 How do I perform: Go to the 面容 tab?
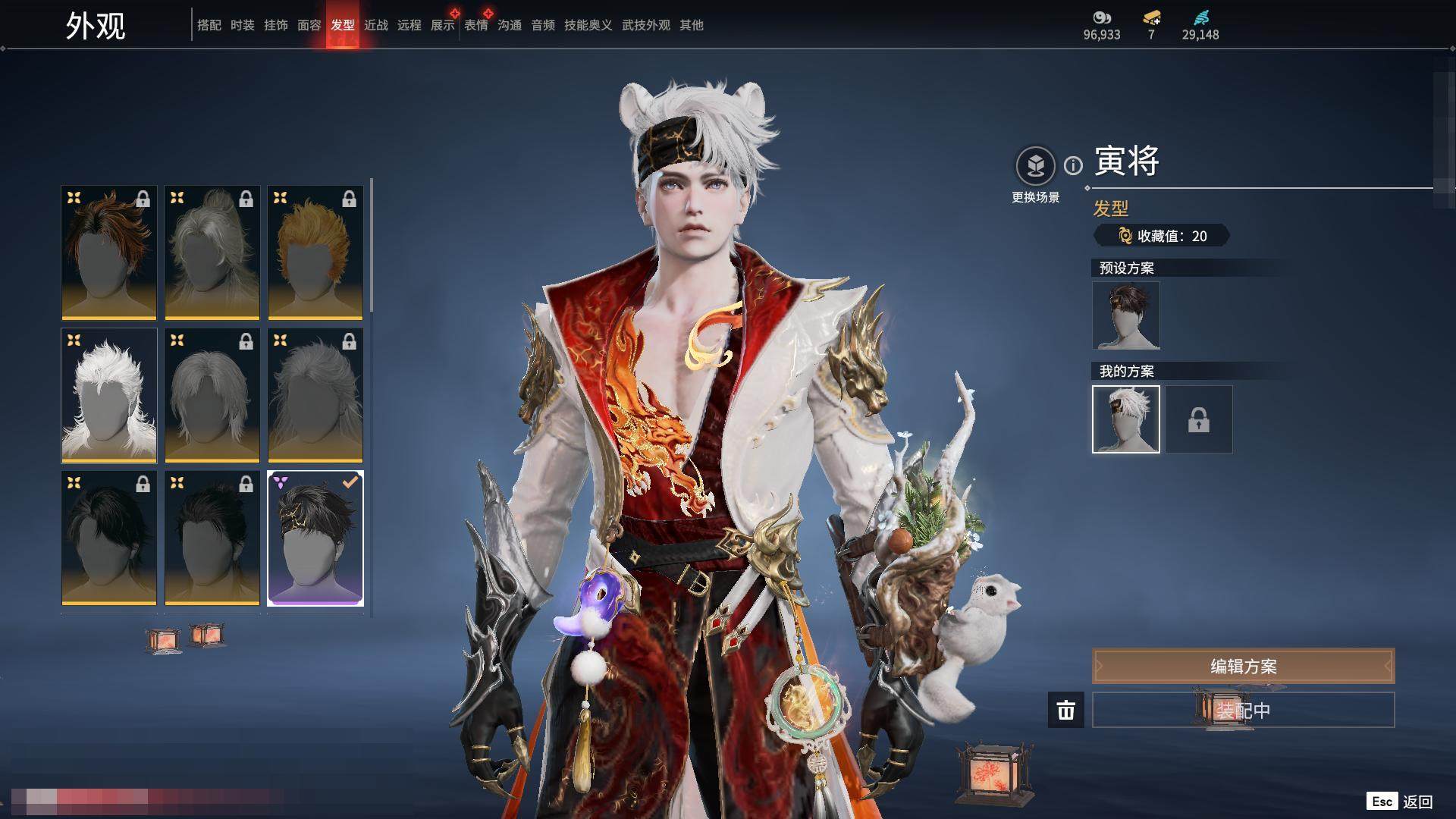(x=309, y=25)
